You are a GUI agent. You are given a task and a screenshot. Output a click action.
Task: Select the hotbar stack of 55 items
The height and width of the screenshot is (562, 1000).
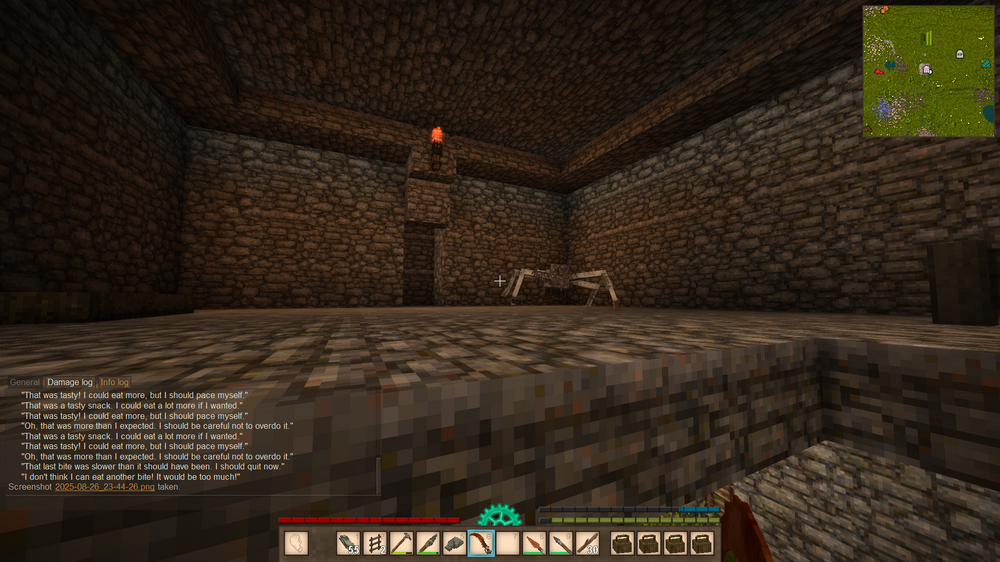[349, 543]
